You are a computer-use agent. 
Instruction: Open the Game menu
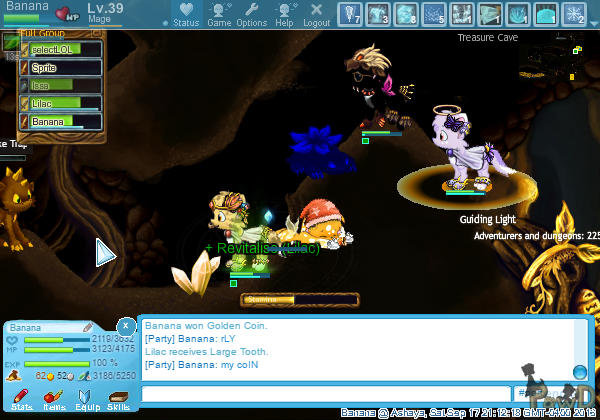(219, 14)
